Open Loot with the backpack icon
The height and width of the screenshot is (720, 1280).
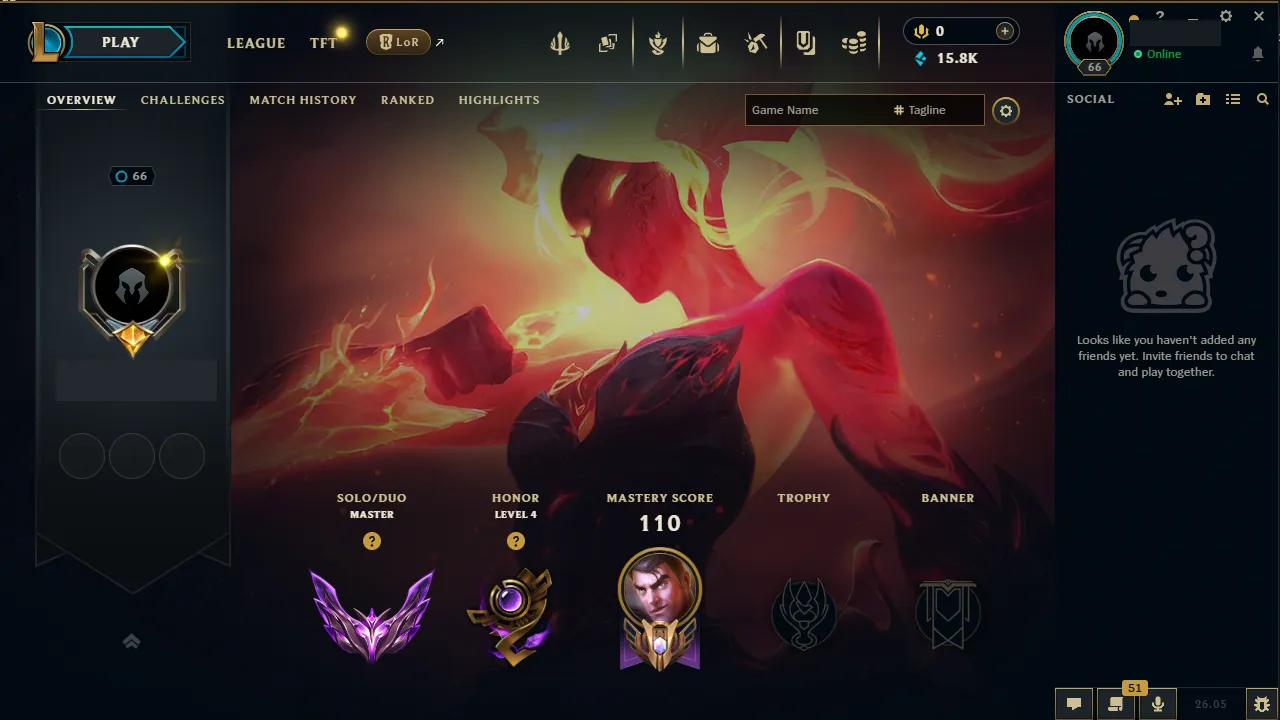[x=708, y=42]
